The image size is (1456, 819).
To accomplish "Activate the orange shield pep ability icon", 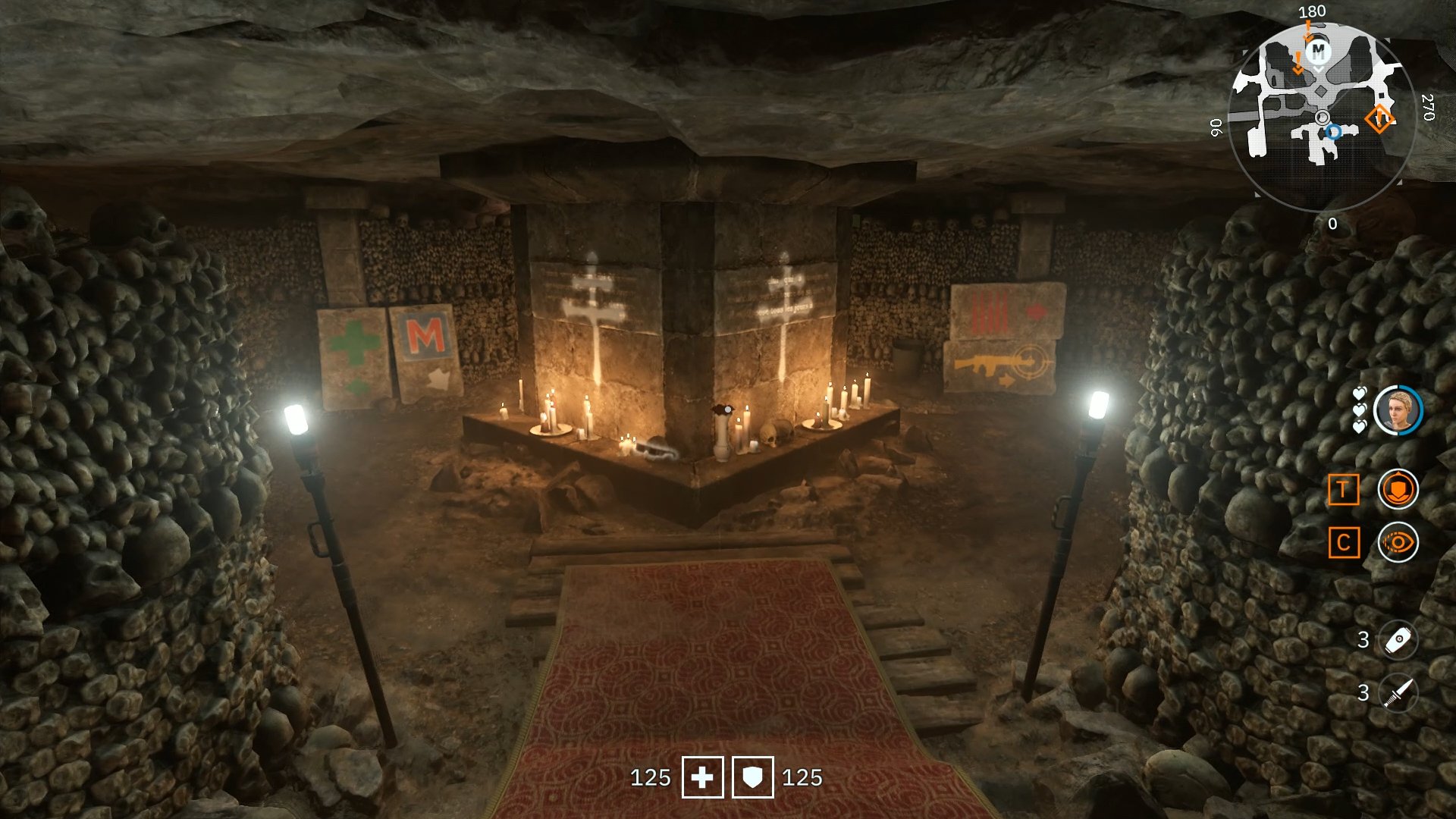I will coord(1398,489).
